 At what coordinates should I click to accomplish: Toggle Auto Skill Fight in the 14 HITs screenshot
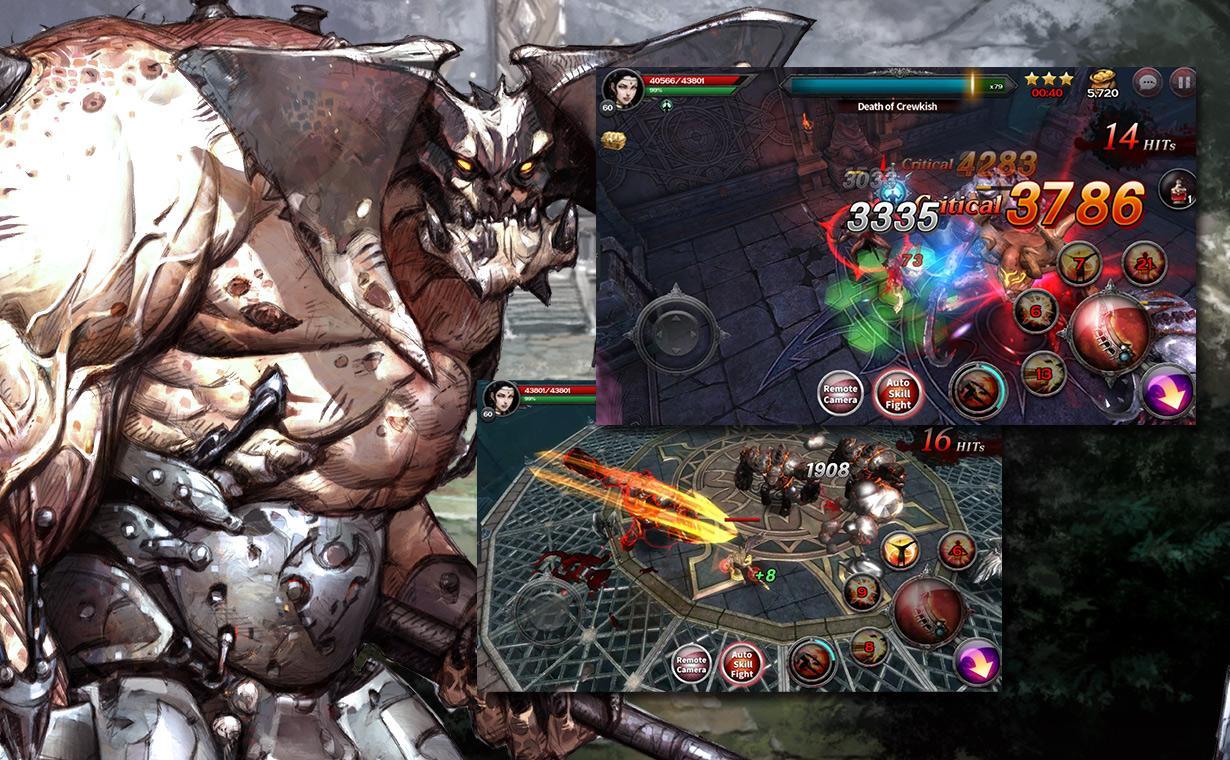point(897,393)
